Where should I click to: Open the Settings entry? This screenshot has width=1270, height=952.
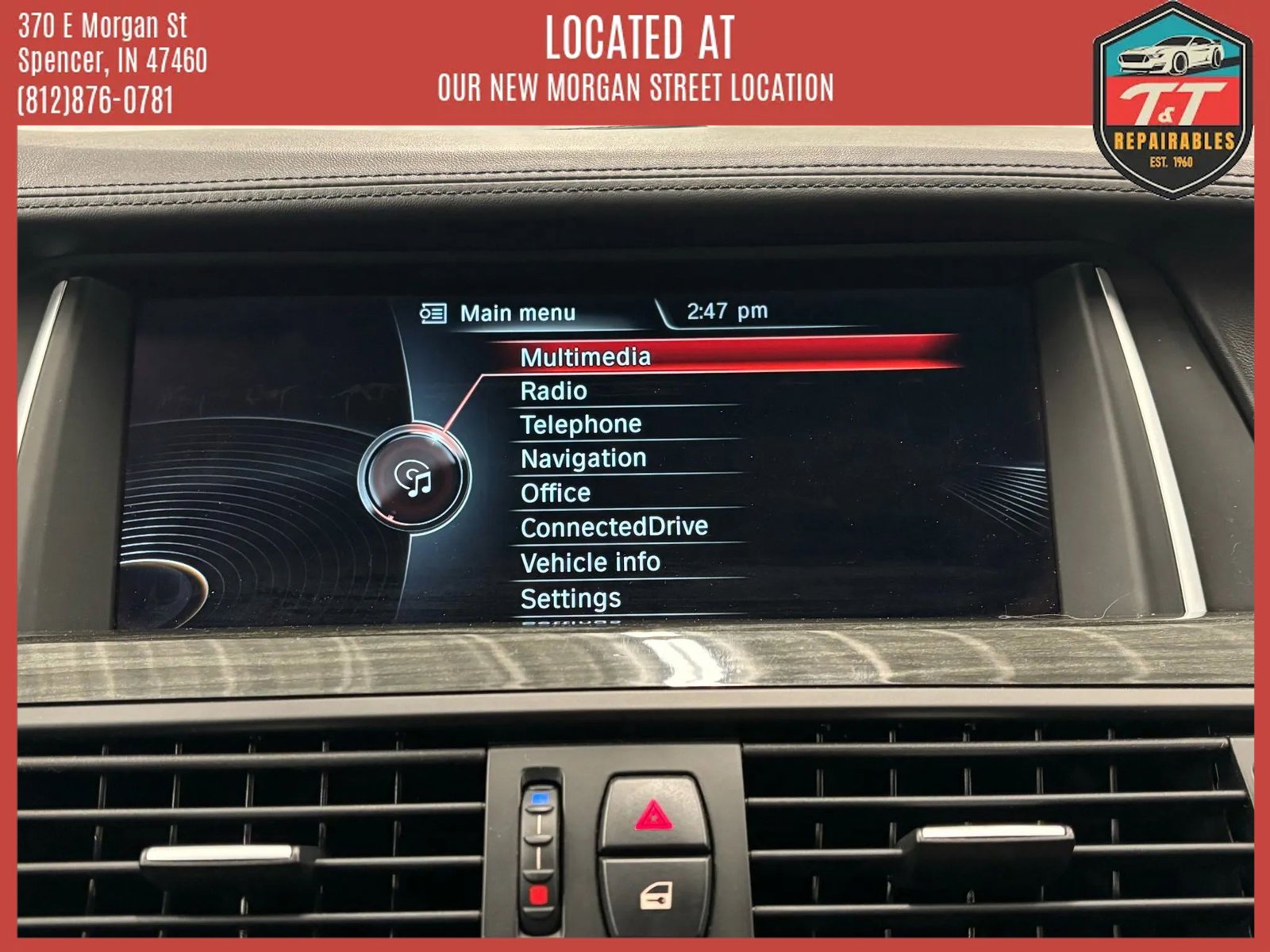point(571,598)
